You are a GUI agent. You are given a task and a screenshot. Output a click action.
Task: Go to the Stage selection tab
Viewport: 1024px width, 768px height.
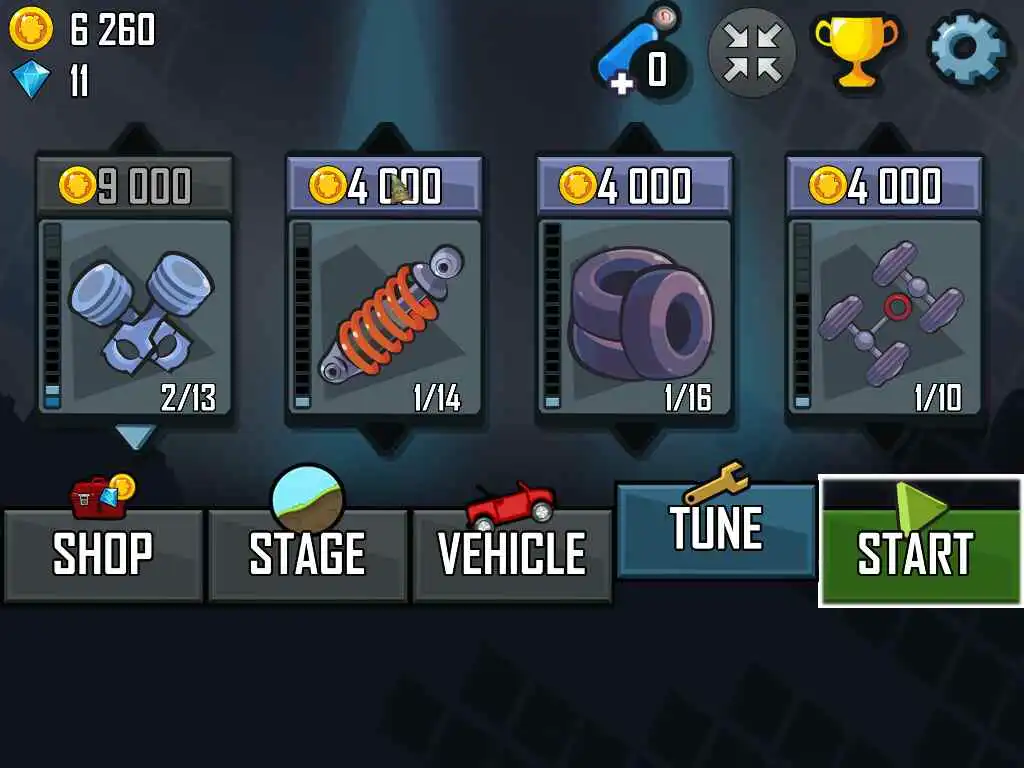[307, 555]
